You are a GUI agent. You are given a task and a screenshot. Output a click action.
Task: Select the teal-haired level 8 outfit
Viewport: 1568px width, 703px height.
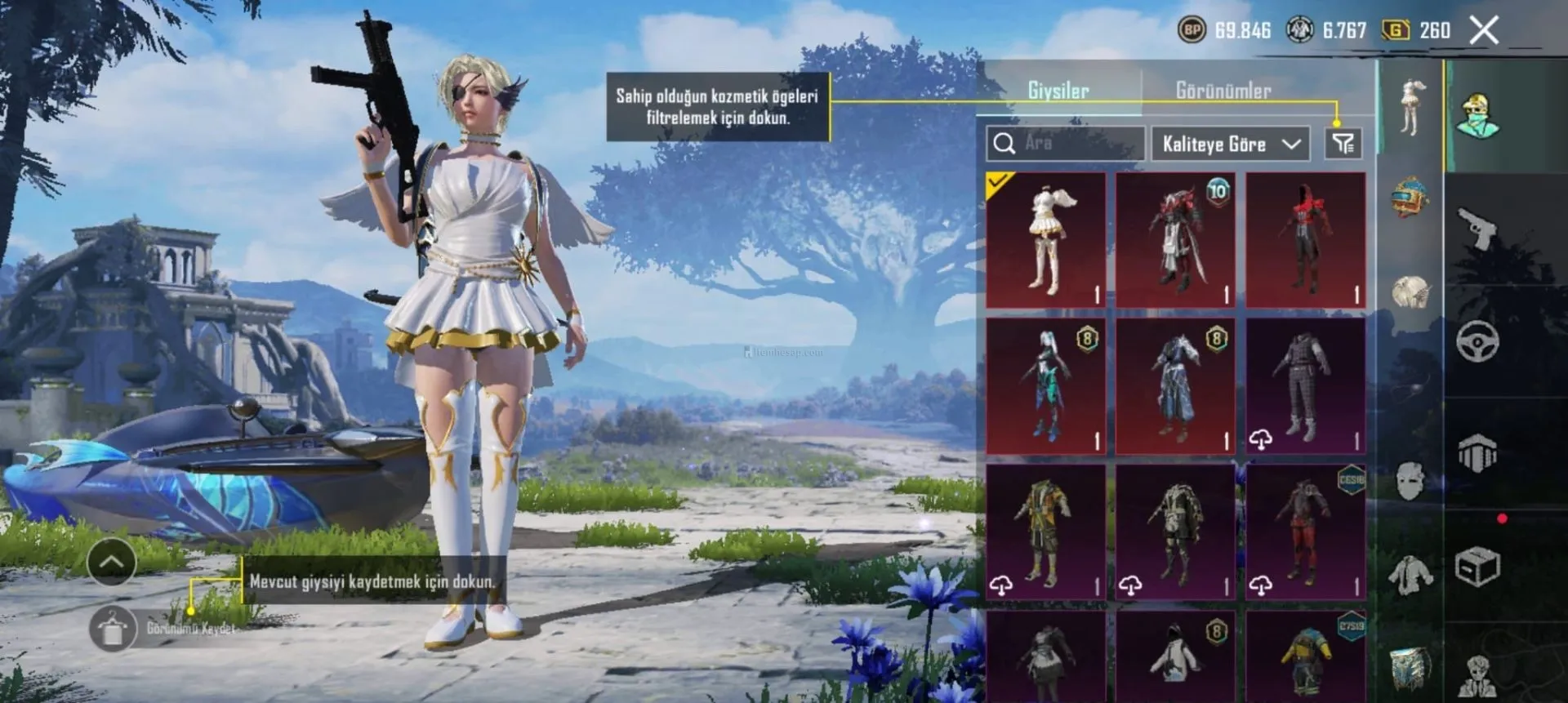click(1045, 386)
